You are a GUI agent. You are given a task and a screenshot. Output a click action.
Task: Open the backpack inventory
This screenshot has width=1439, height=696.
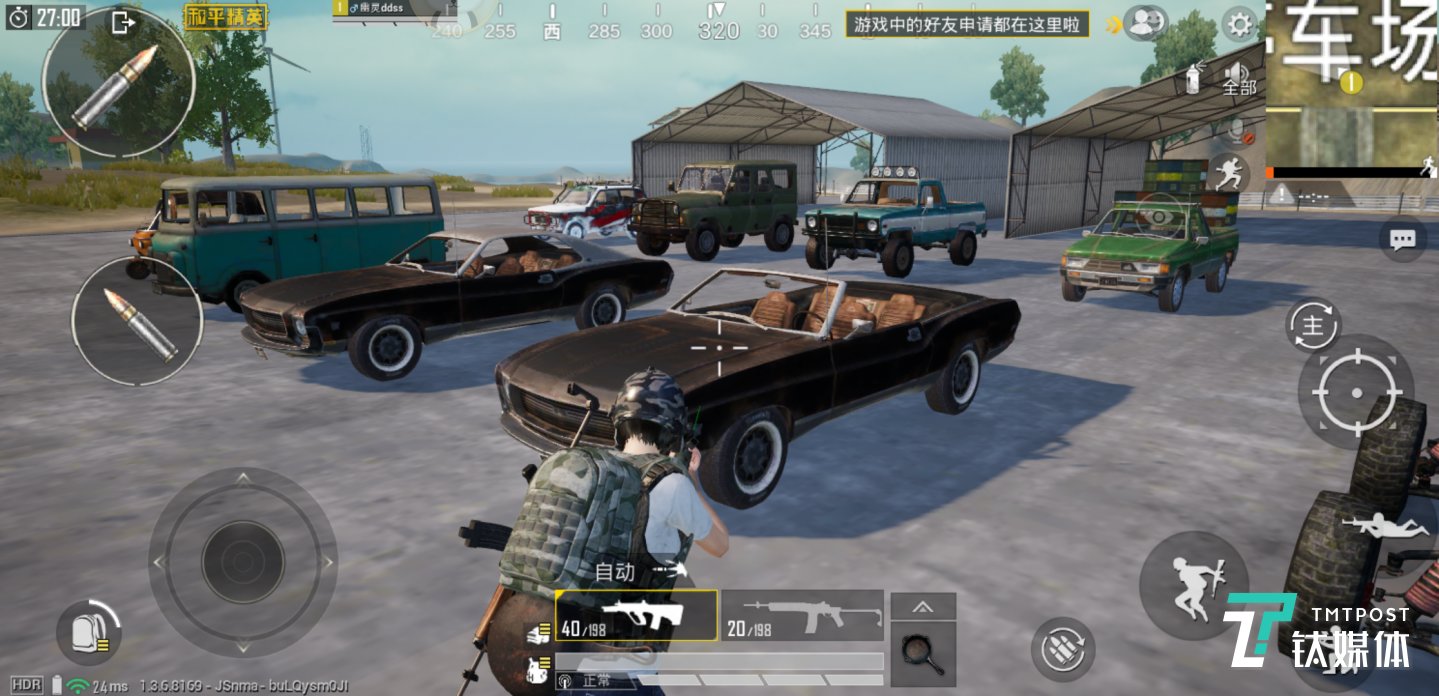(x=88, y=632)
